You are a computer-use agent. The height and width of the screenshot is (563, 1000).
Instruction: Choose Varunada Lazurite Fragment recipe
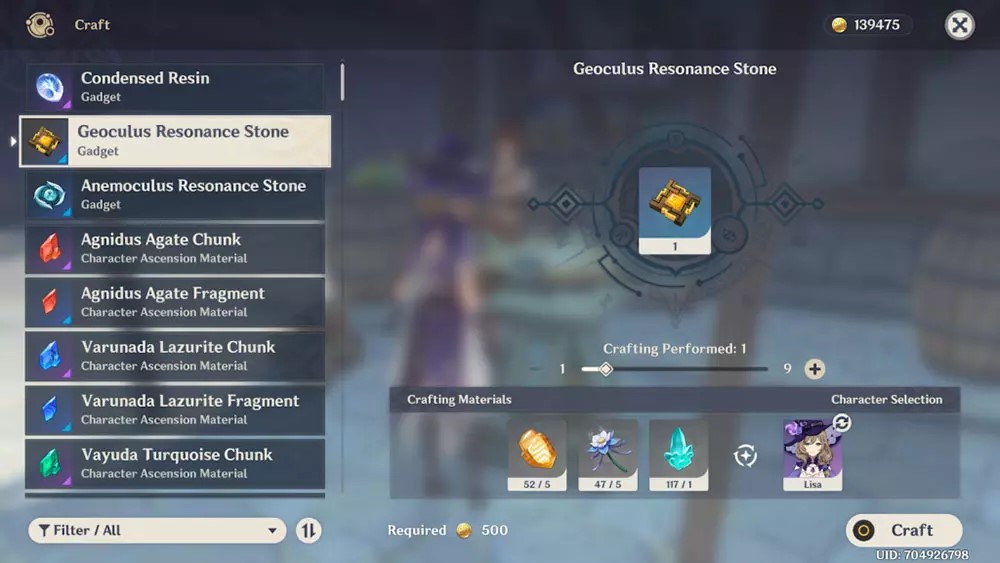click(175, 410)
